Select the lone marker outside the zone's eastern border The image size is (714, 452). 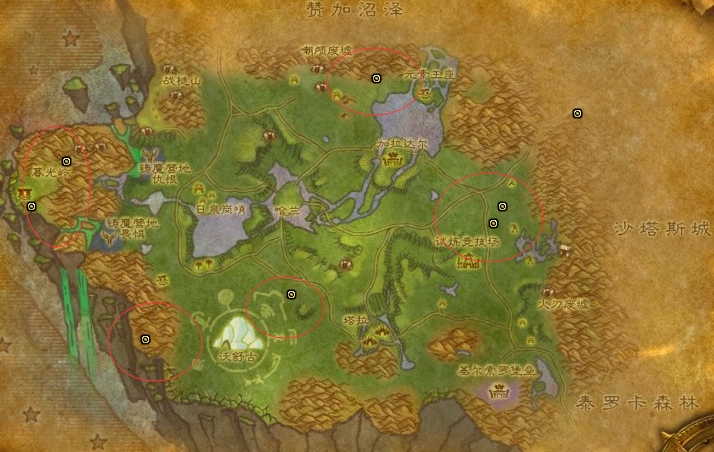[x=577, y=114]
